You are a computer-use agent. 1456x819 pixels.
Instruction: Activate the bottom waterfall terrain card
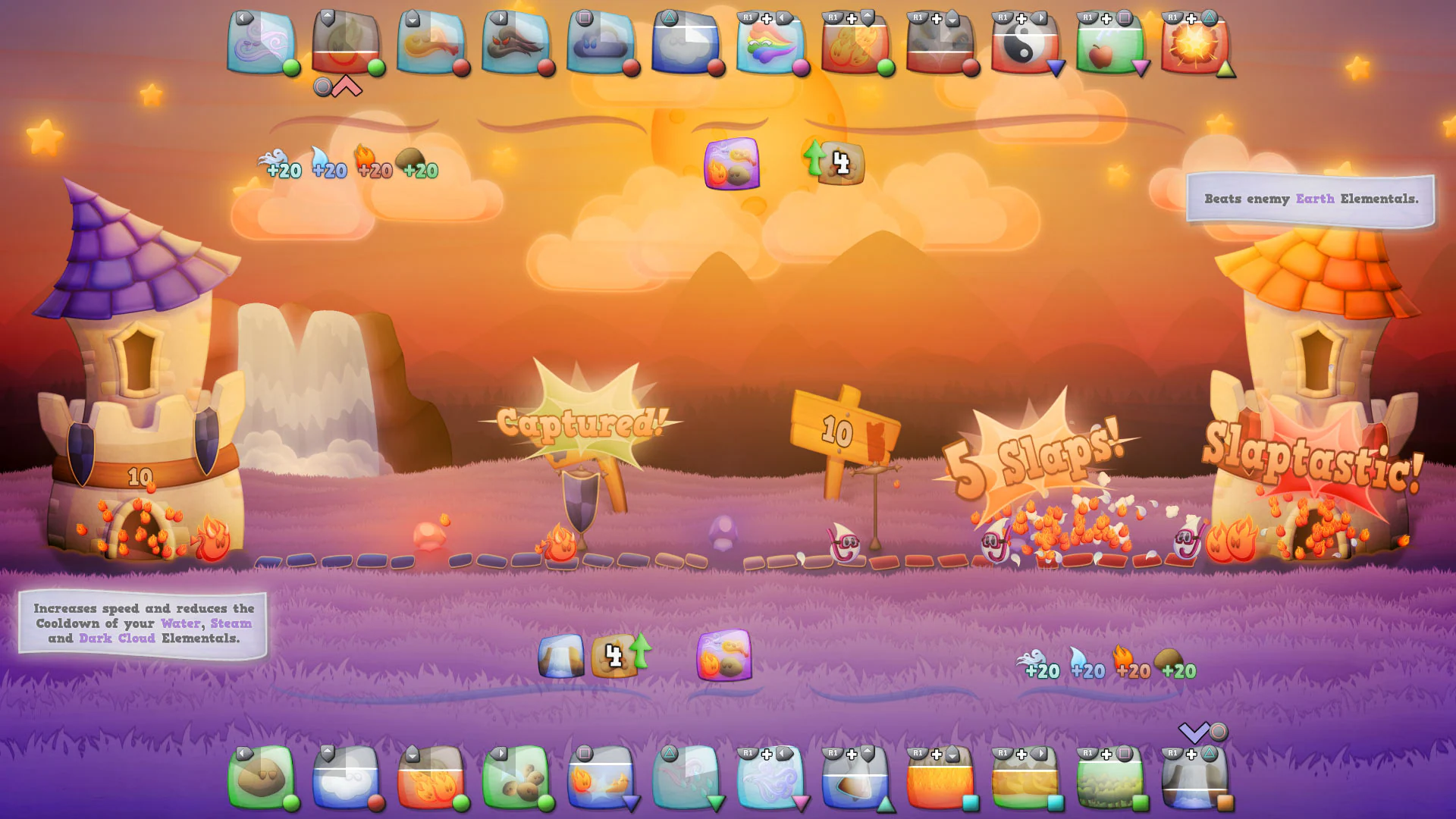[1194, 777]
